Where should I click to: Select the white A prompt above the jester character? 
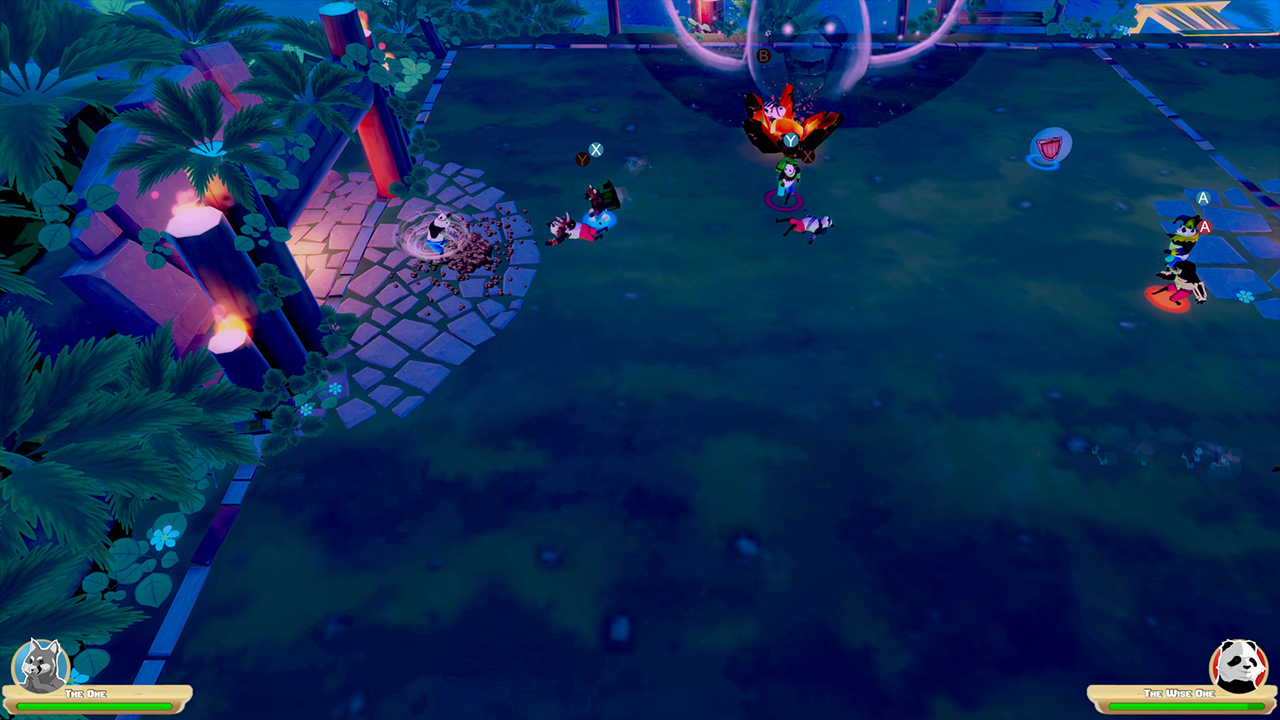point(1201,198)
